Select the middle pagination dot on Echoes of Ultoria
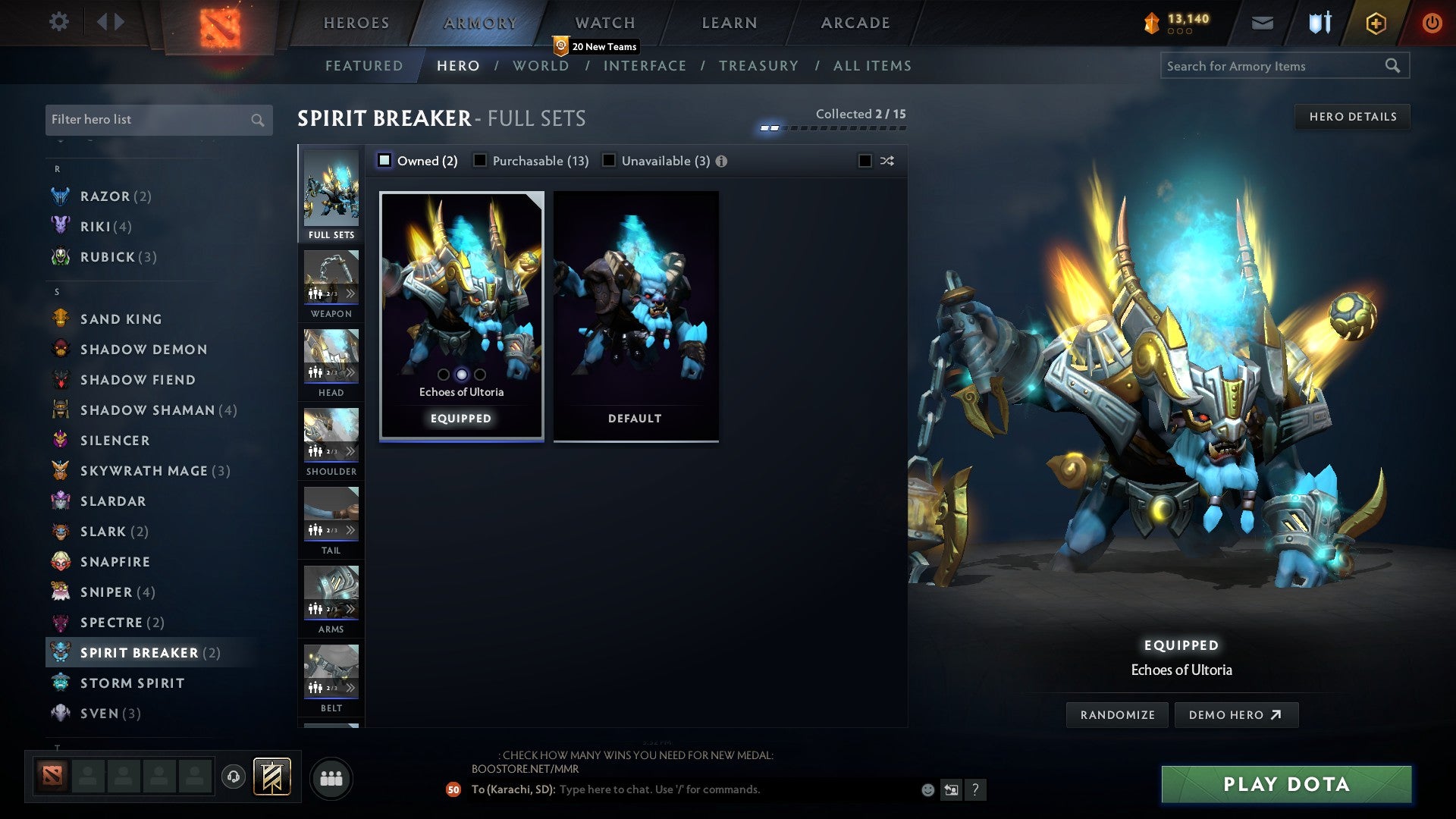 (460, 374)
